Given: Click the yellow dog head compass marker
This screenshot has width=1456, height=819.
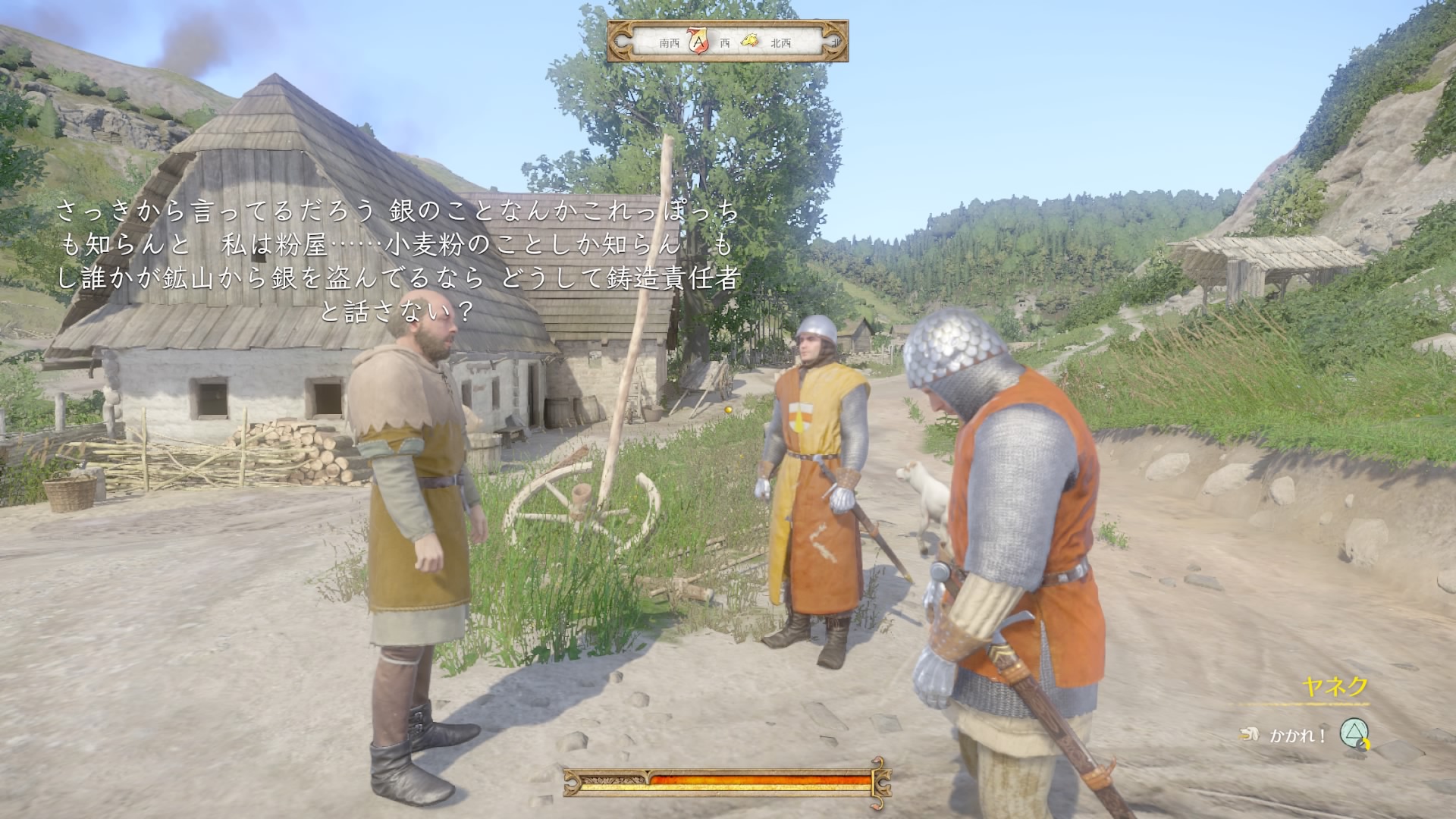Looking at the screenshot, I should [x=748, y=42].
